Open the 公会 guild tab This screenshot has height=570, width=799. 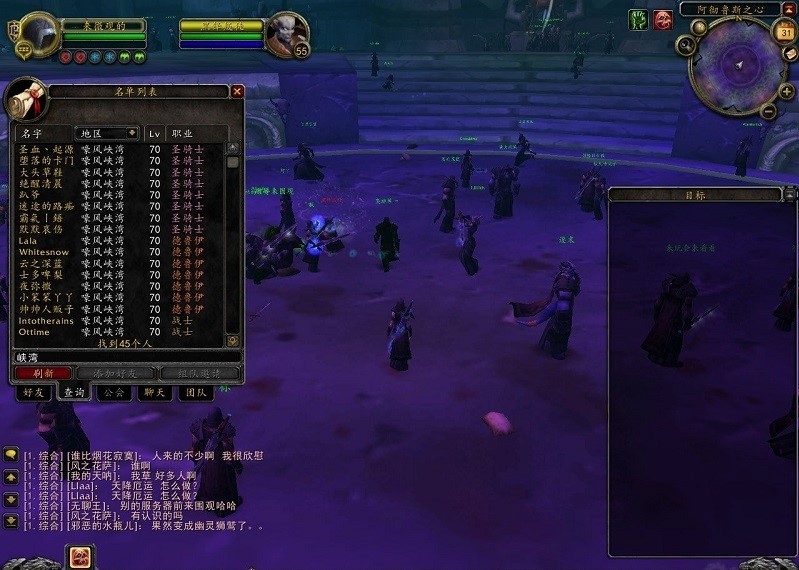click(x=113, y=393)
